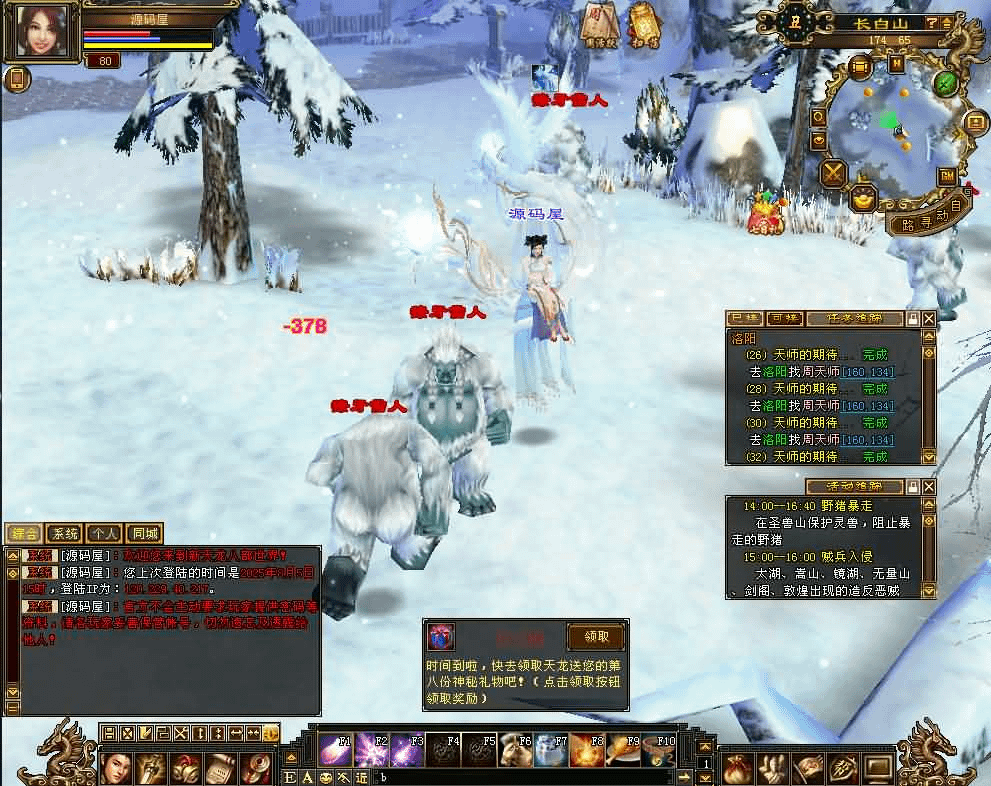Open the GM button on the minimap

pos(946,176)
